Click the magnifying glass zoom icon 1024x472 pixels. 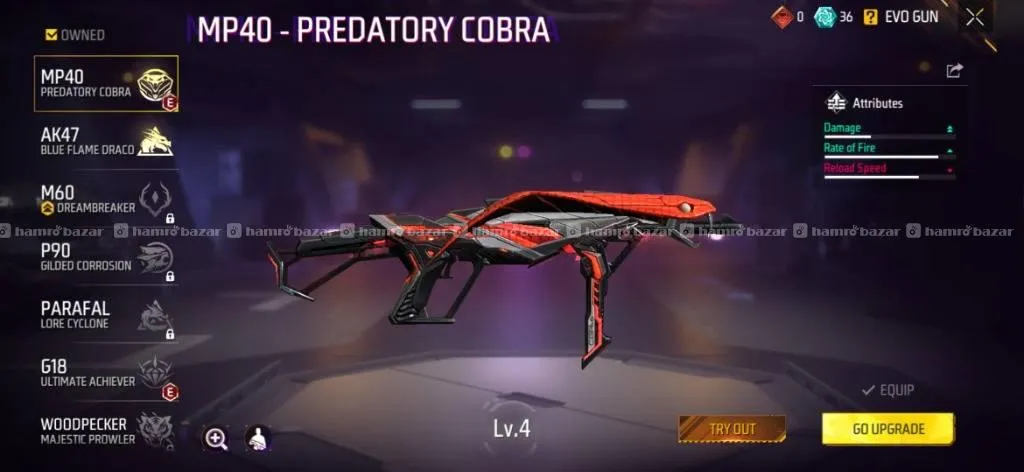click(x=216, y=437)
